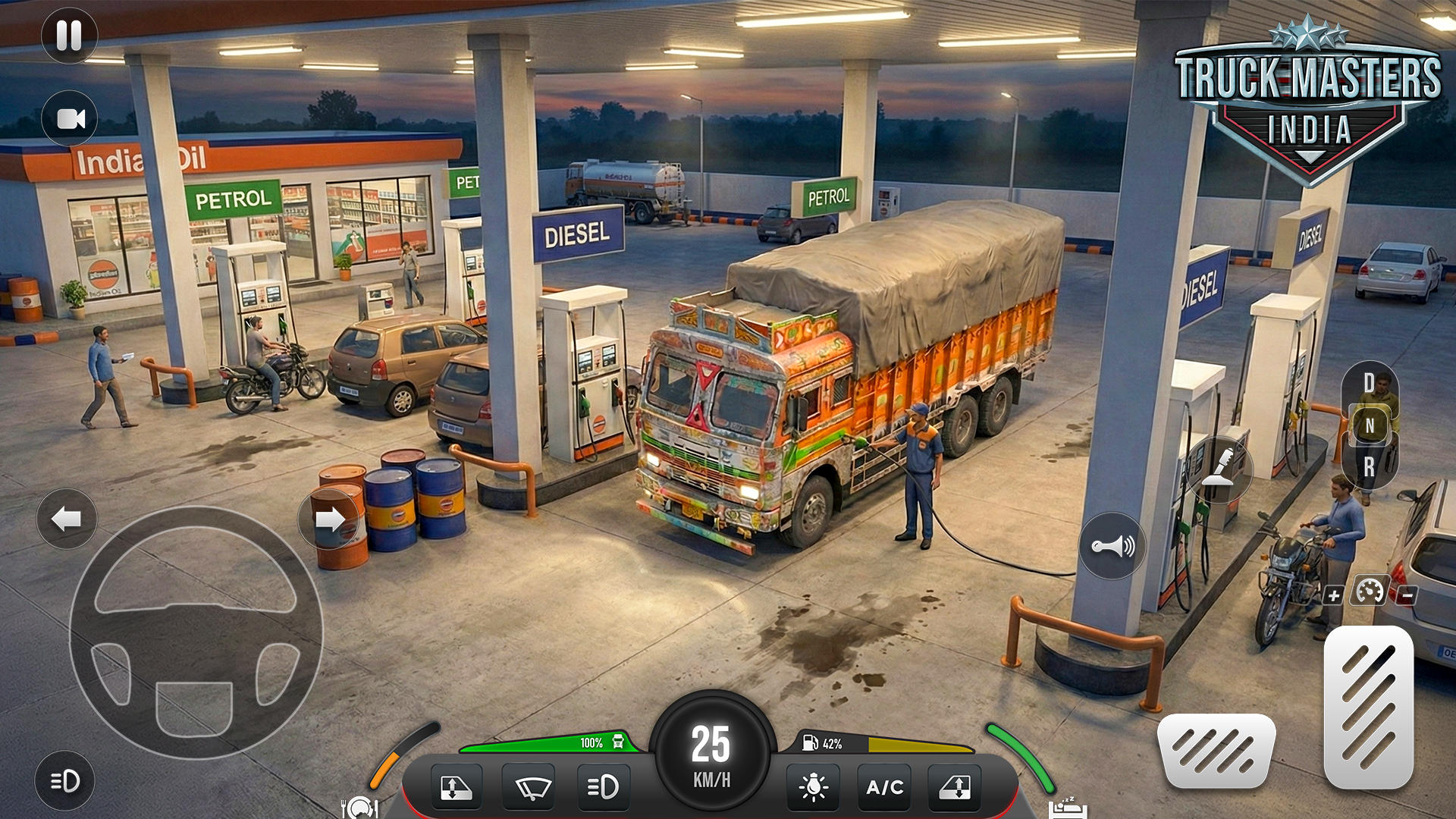Turn on the interior light bulb

click(x=813, y=788)
